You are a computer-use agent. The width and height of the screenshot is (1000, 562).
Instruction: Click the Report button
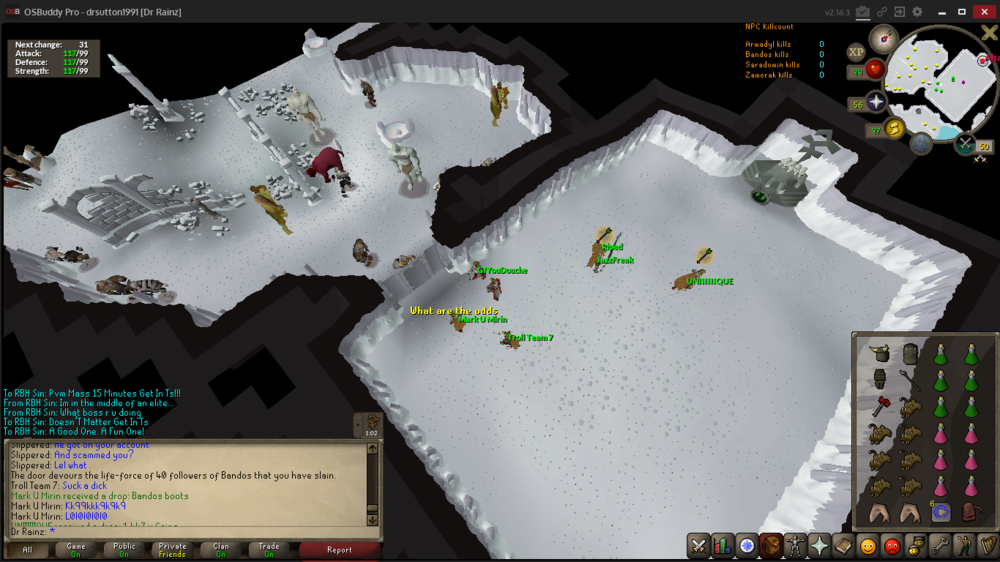pyautogui.click(x=339, y=549)
